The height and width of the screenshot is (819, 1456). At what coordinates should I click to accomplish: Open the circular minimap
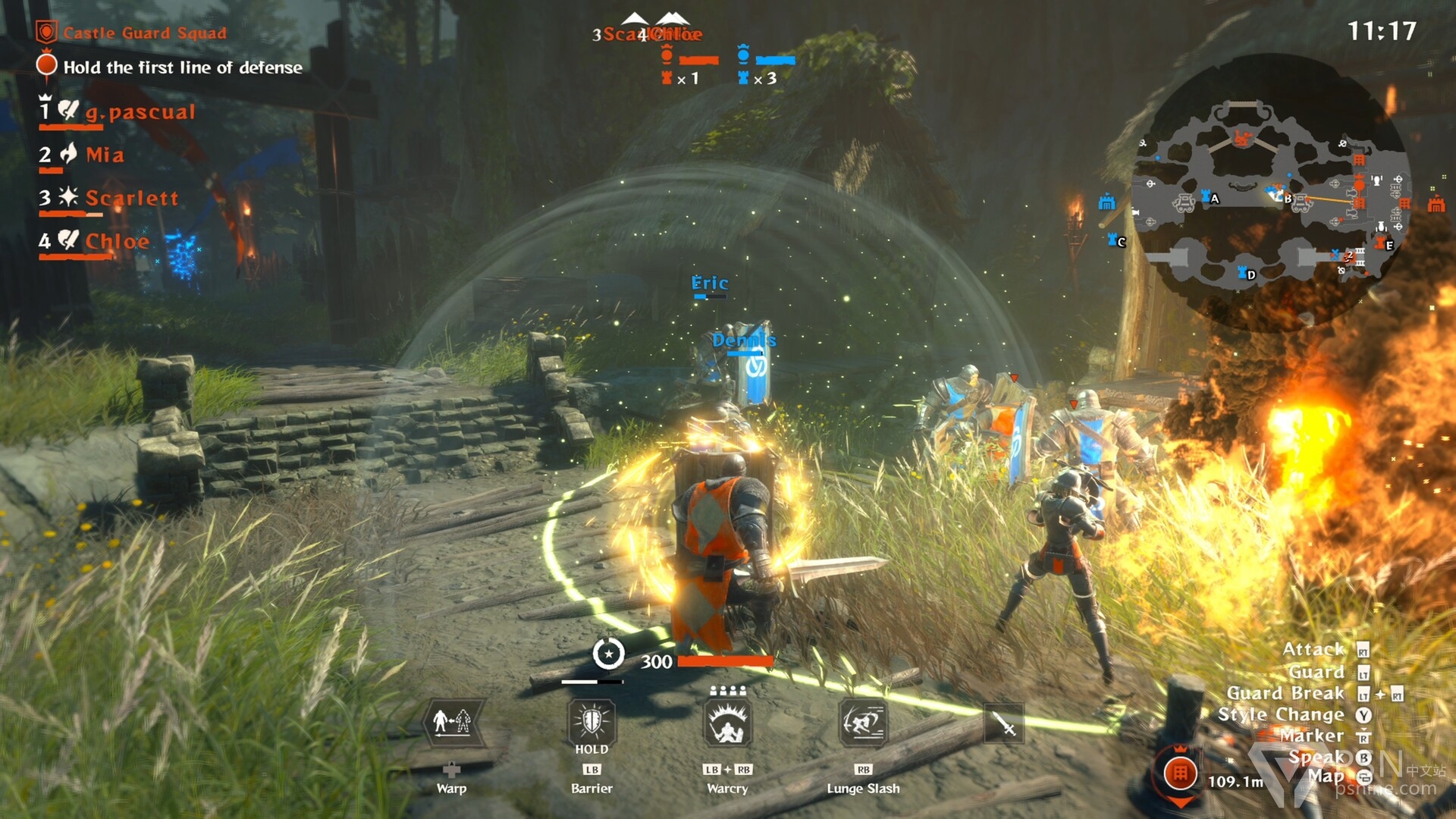point(1271,193)
